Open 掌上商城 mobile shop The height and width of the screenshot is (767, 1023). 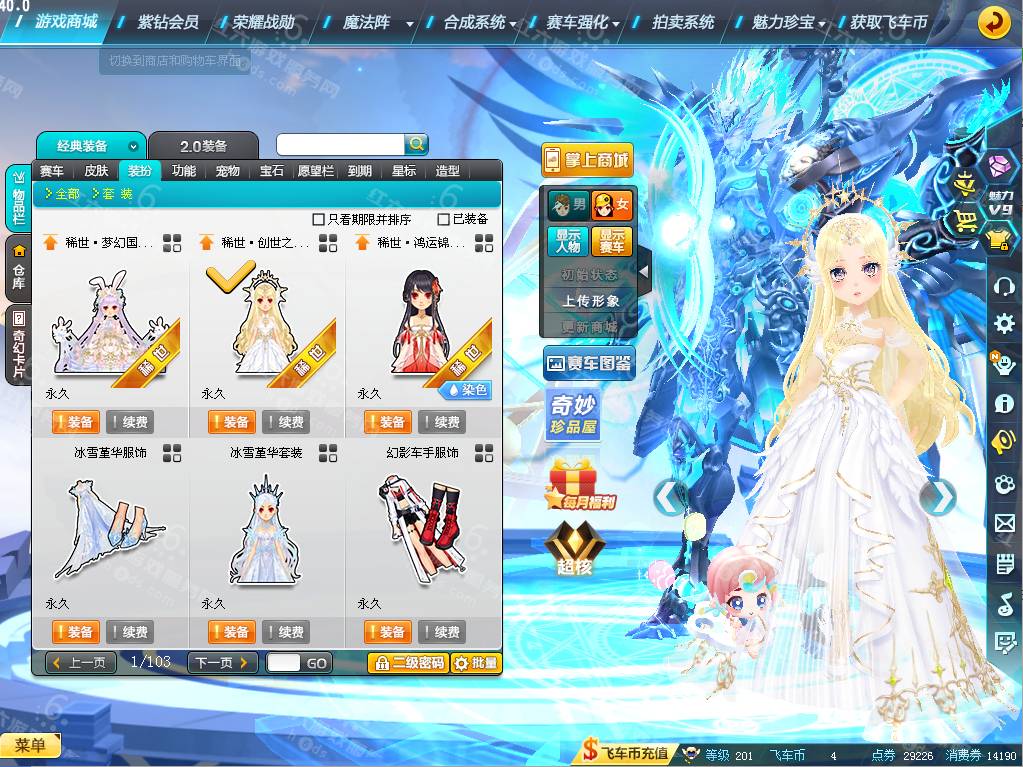[587, 160]
